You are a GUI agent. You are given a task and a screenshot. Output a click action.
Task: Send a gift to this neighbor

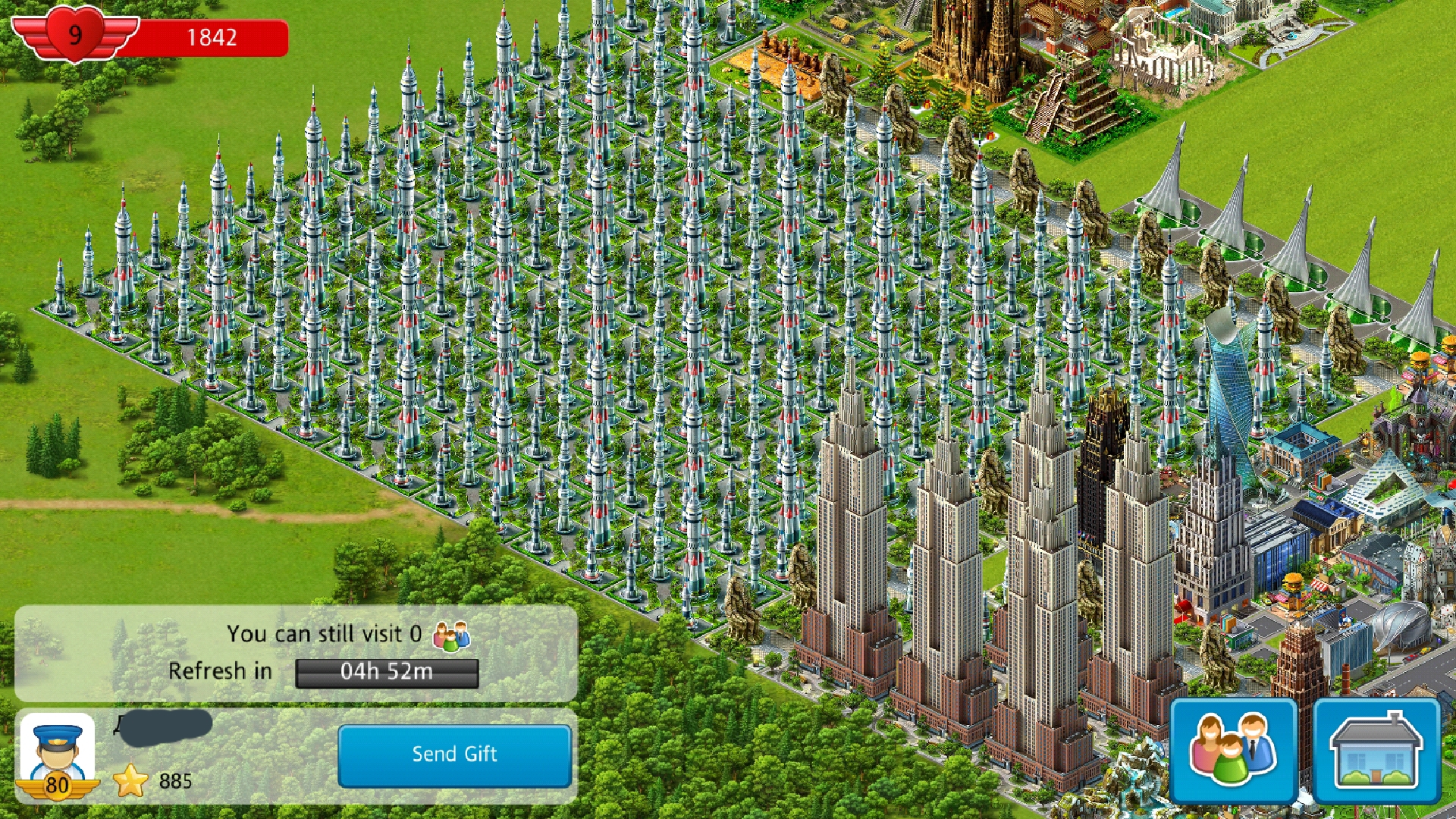[x=454, y=755]
